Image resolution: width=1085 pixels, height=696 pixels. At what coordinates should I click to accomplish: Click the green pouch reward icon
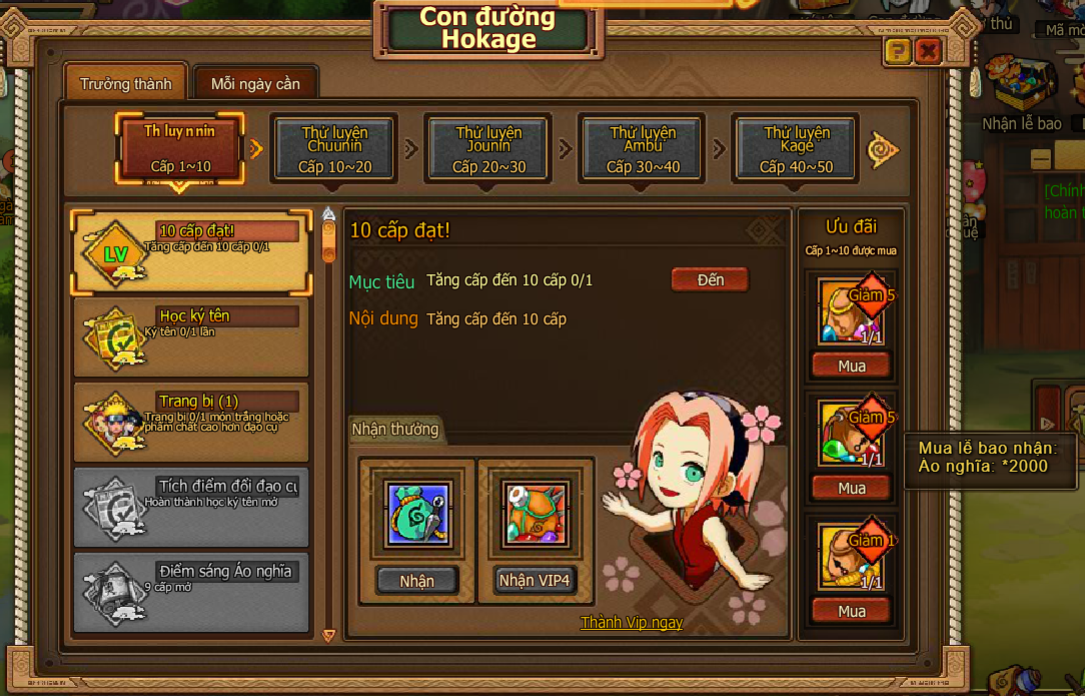point(417,514)
